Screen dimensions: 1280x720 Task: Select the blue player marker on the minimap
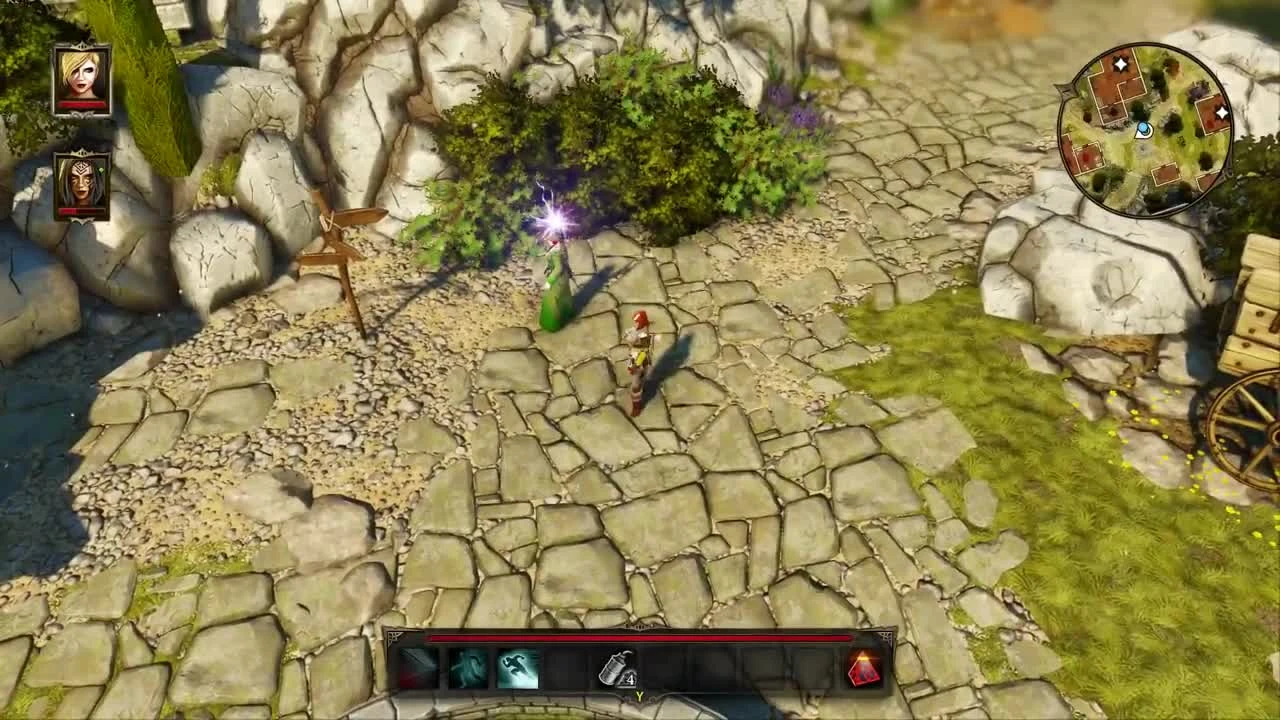(1146, 128)
